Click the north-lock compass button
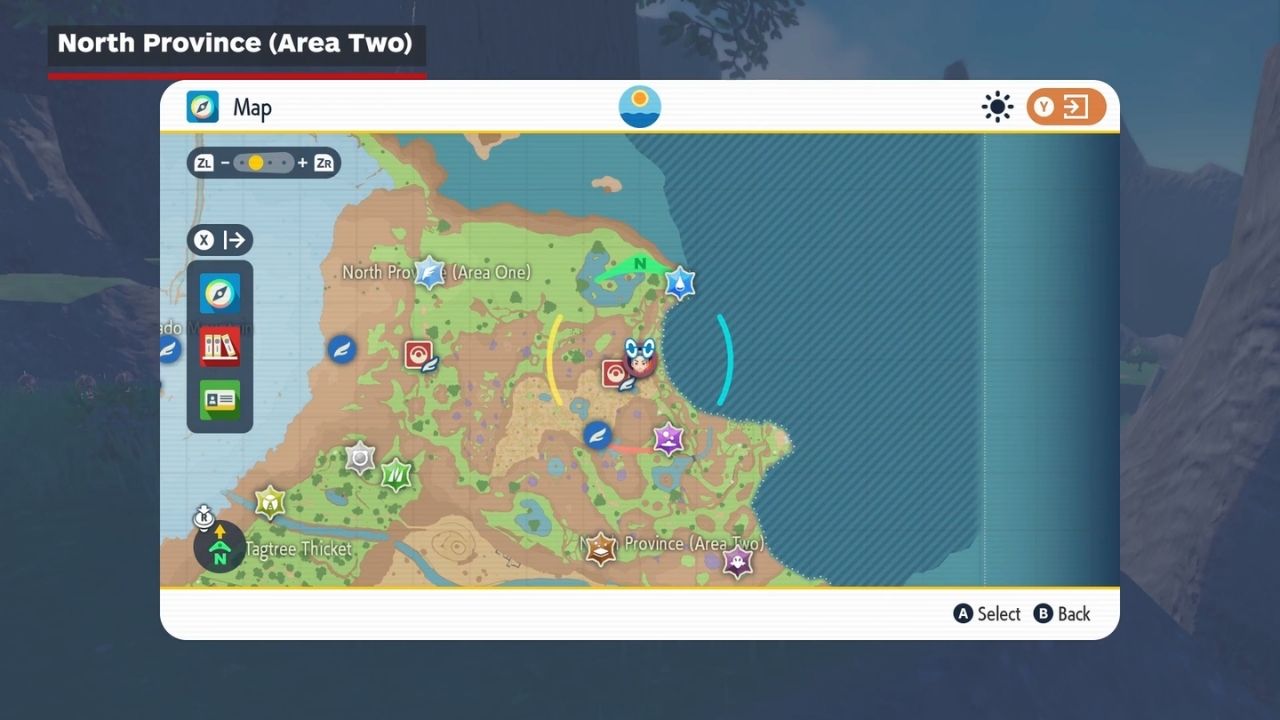 [219, 547]
